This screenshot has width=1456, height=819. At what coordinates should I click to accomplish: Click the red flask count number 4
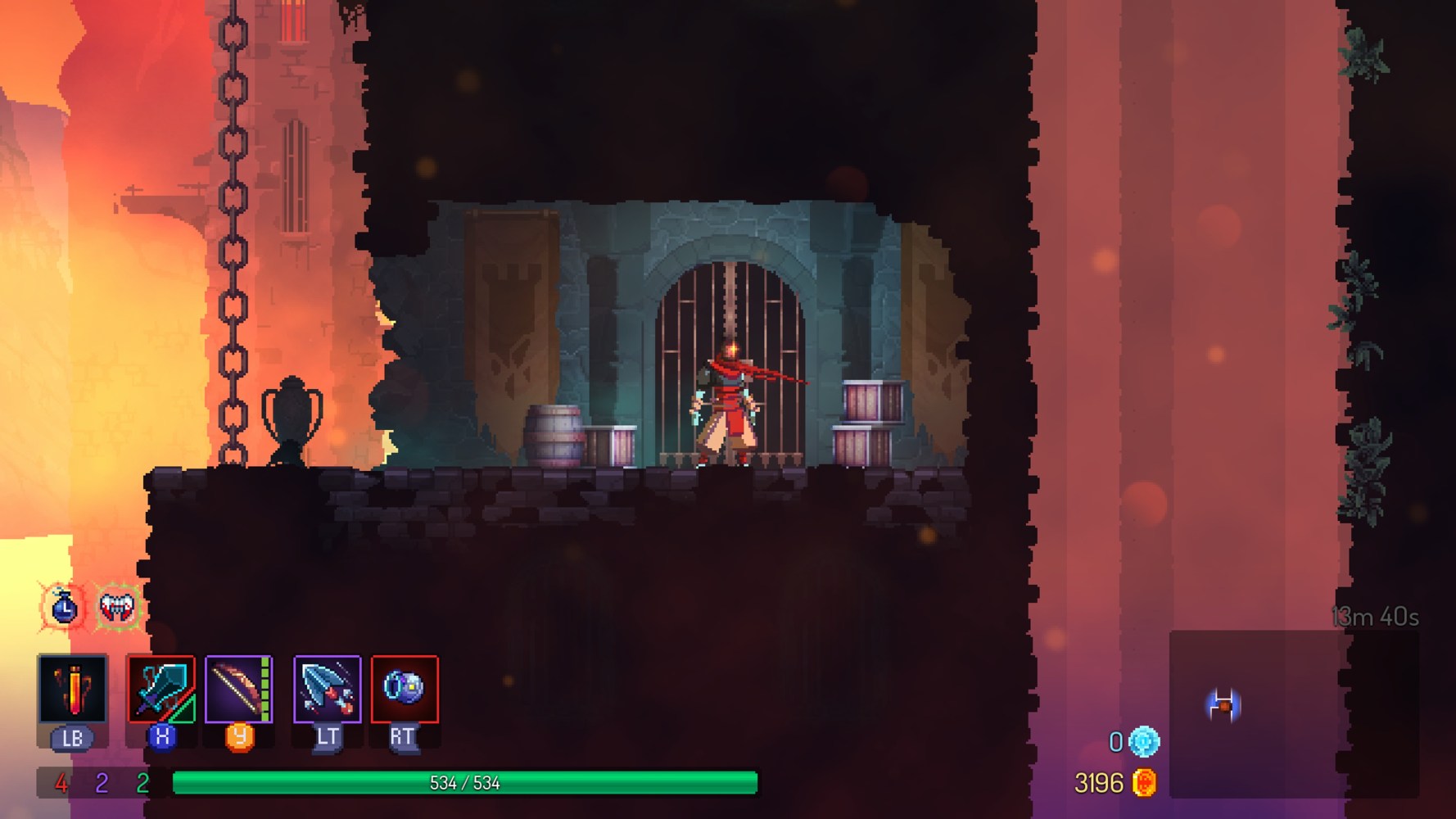pyautogui.click(x=60, y=782)
